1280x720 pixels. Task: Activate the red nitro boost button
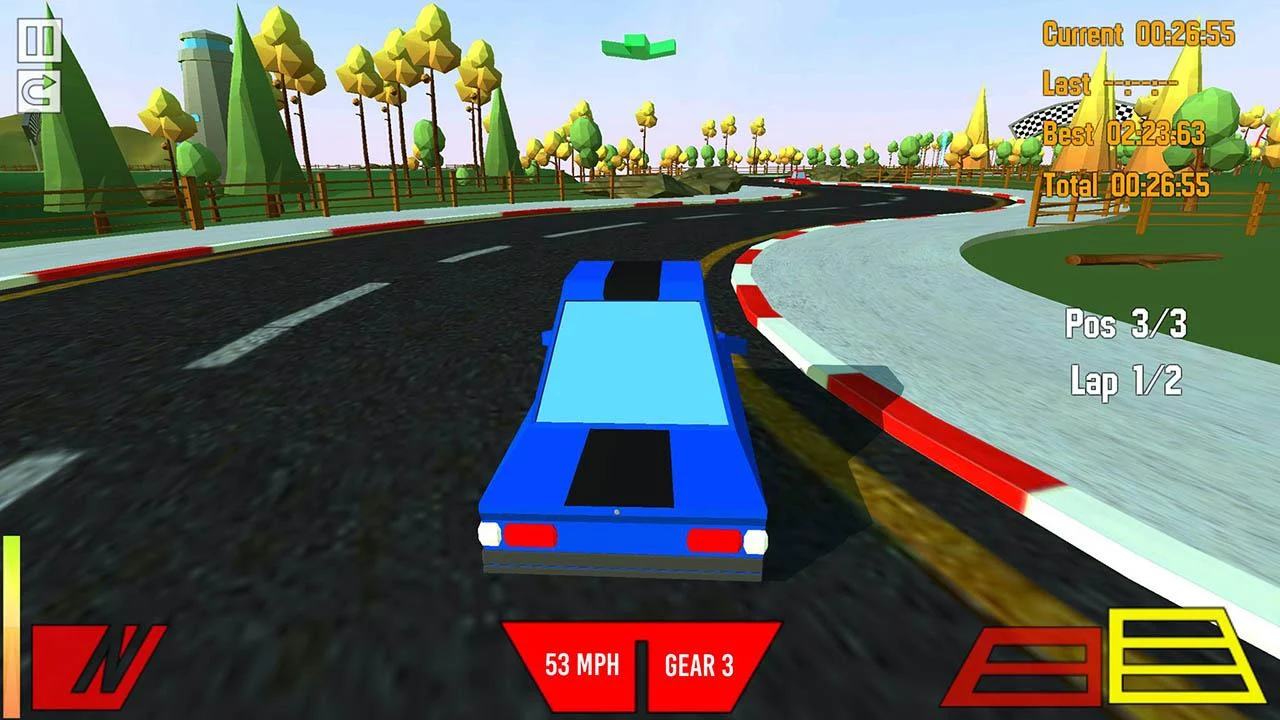[x=97, y=665]
